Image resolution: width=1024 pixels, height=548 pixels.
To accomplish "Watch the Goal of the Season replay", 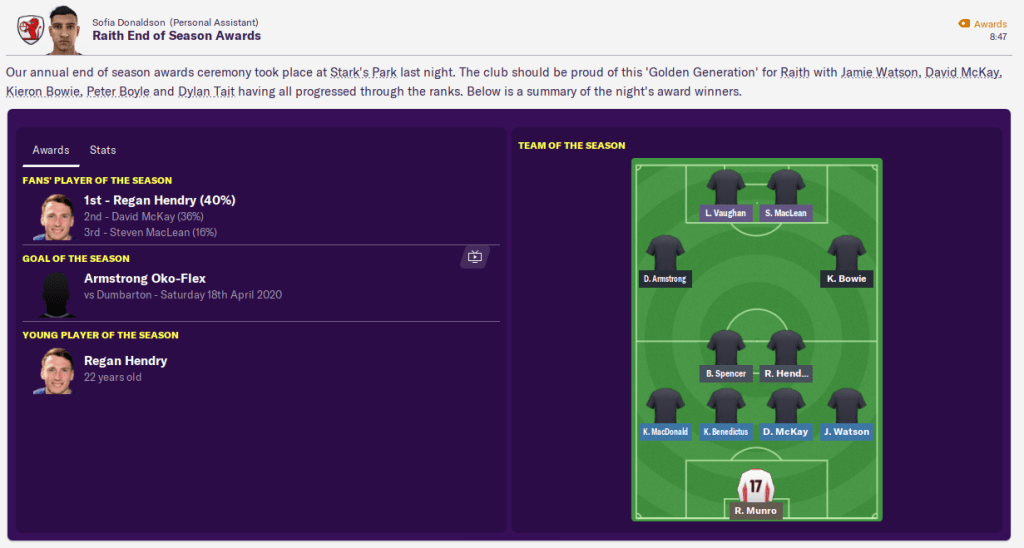I will [x=475, y=258].
